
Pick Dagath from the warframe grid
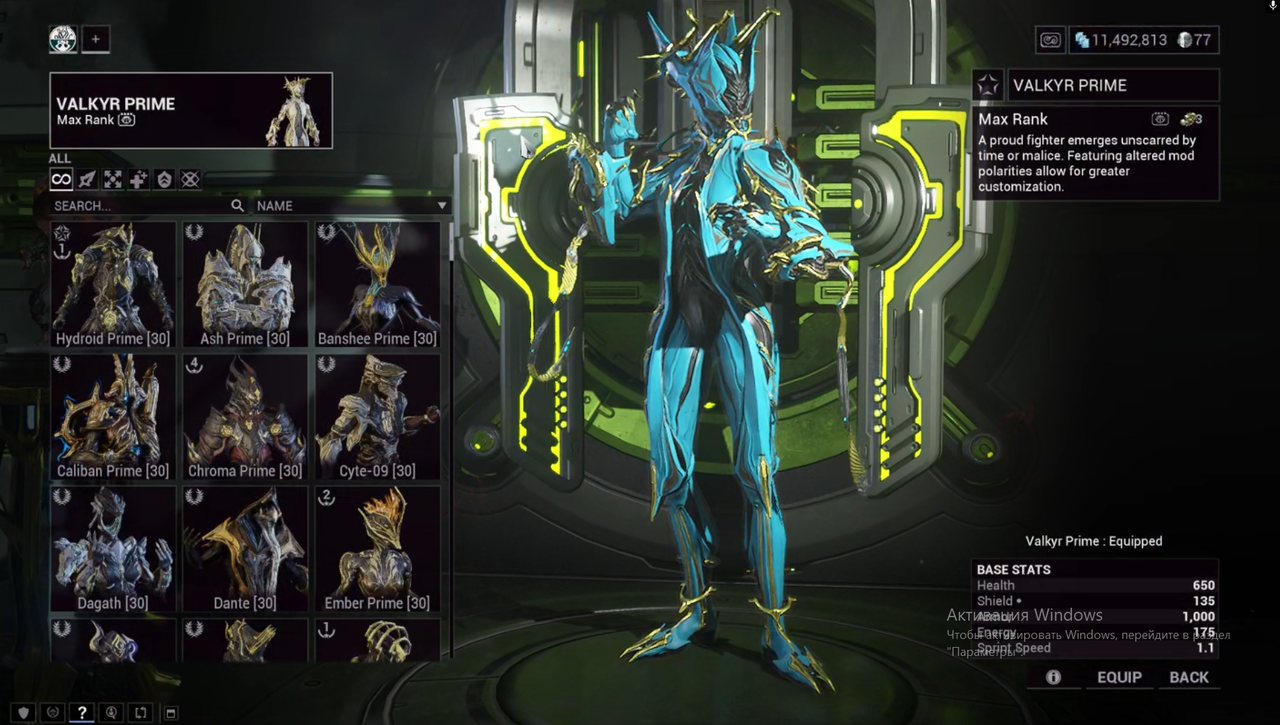pyautogui.click(x=113, y=549)
